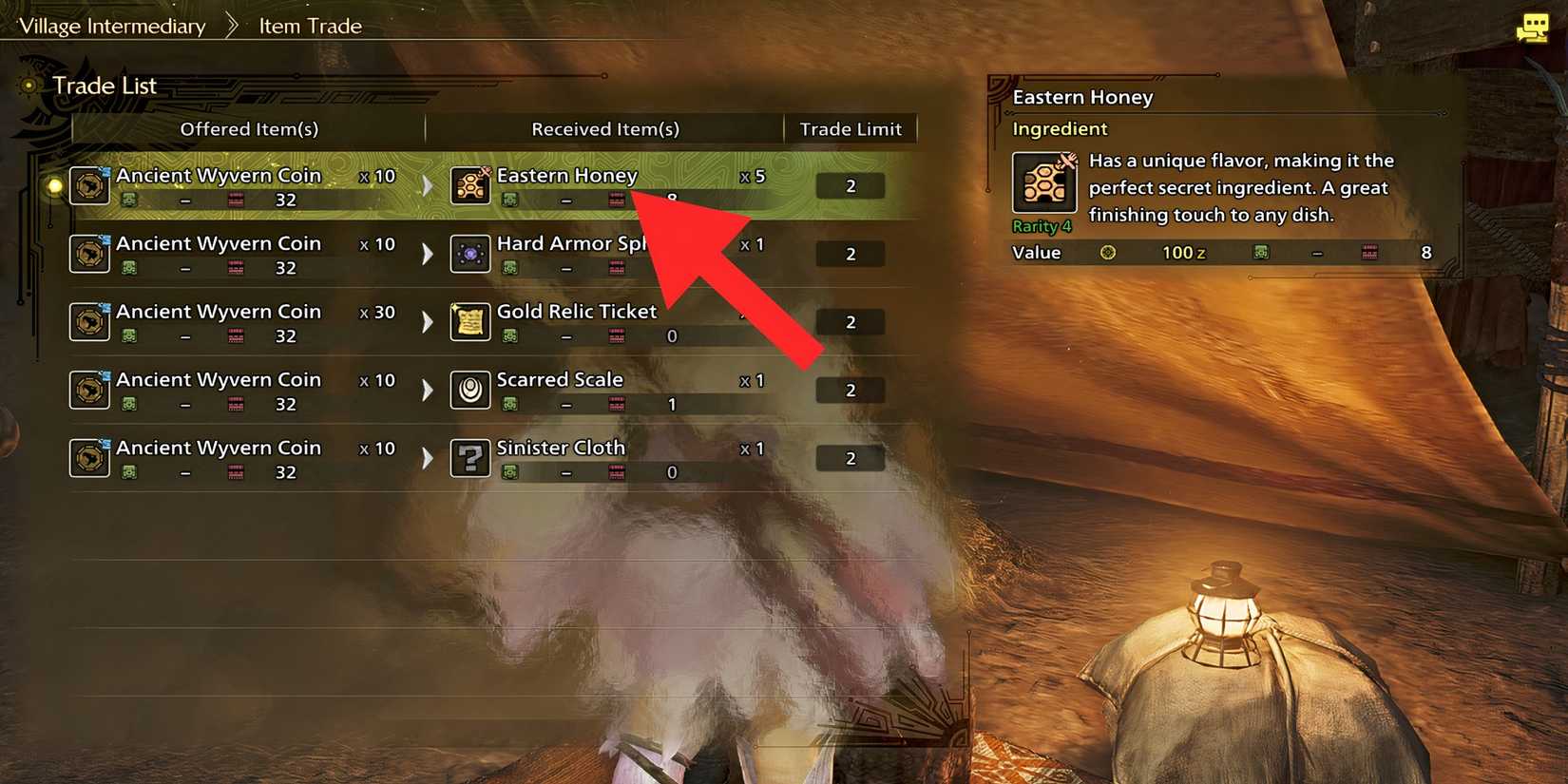Click the Sinister Cloth question-mark icon
Viewport: 1568px width, 784px height.
(470, 457)
